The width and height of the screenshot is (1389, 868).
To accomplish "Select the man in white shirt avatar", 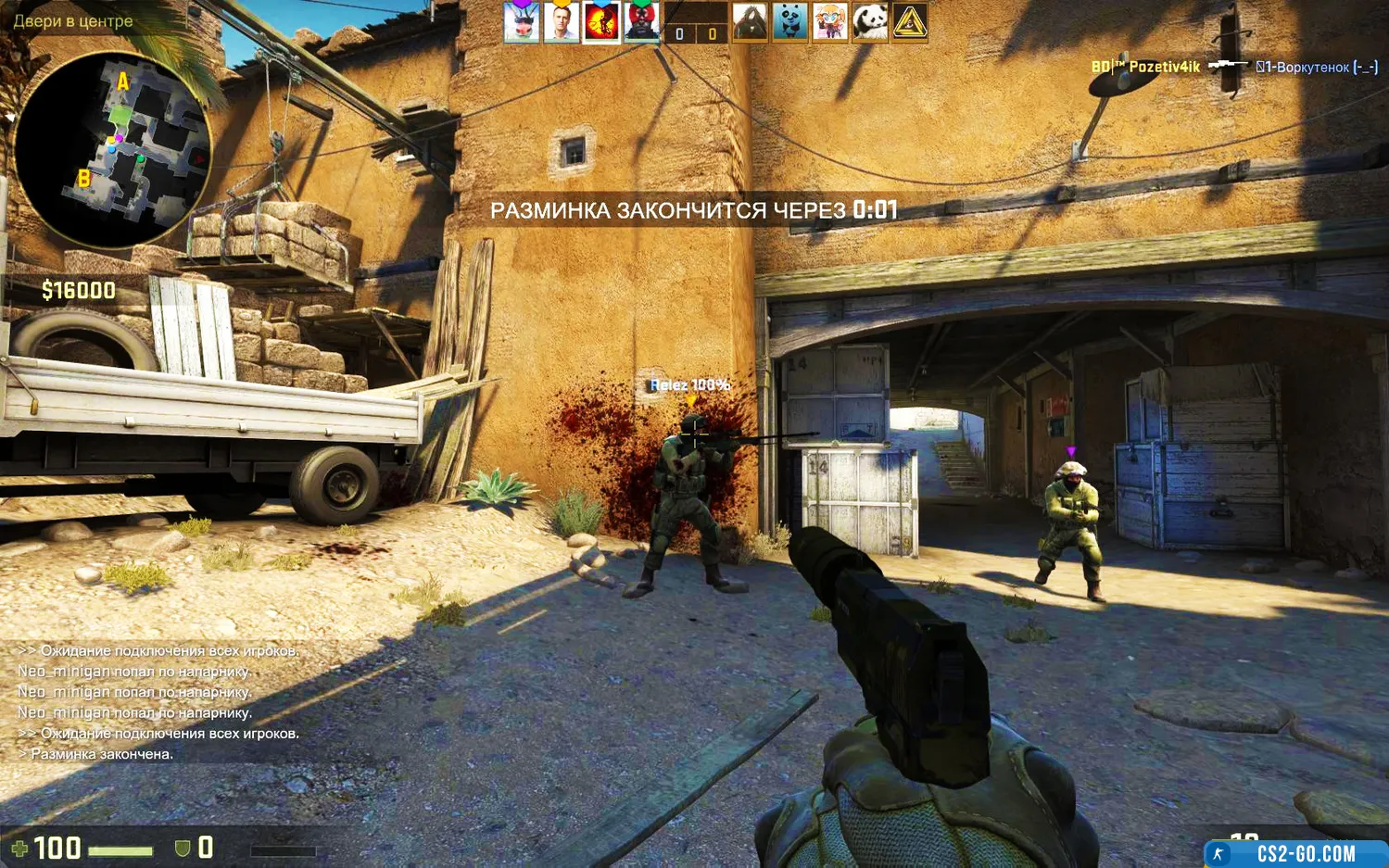I will [x=562, y=22].
